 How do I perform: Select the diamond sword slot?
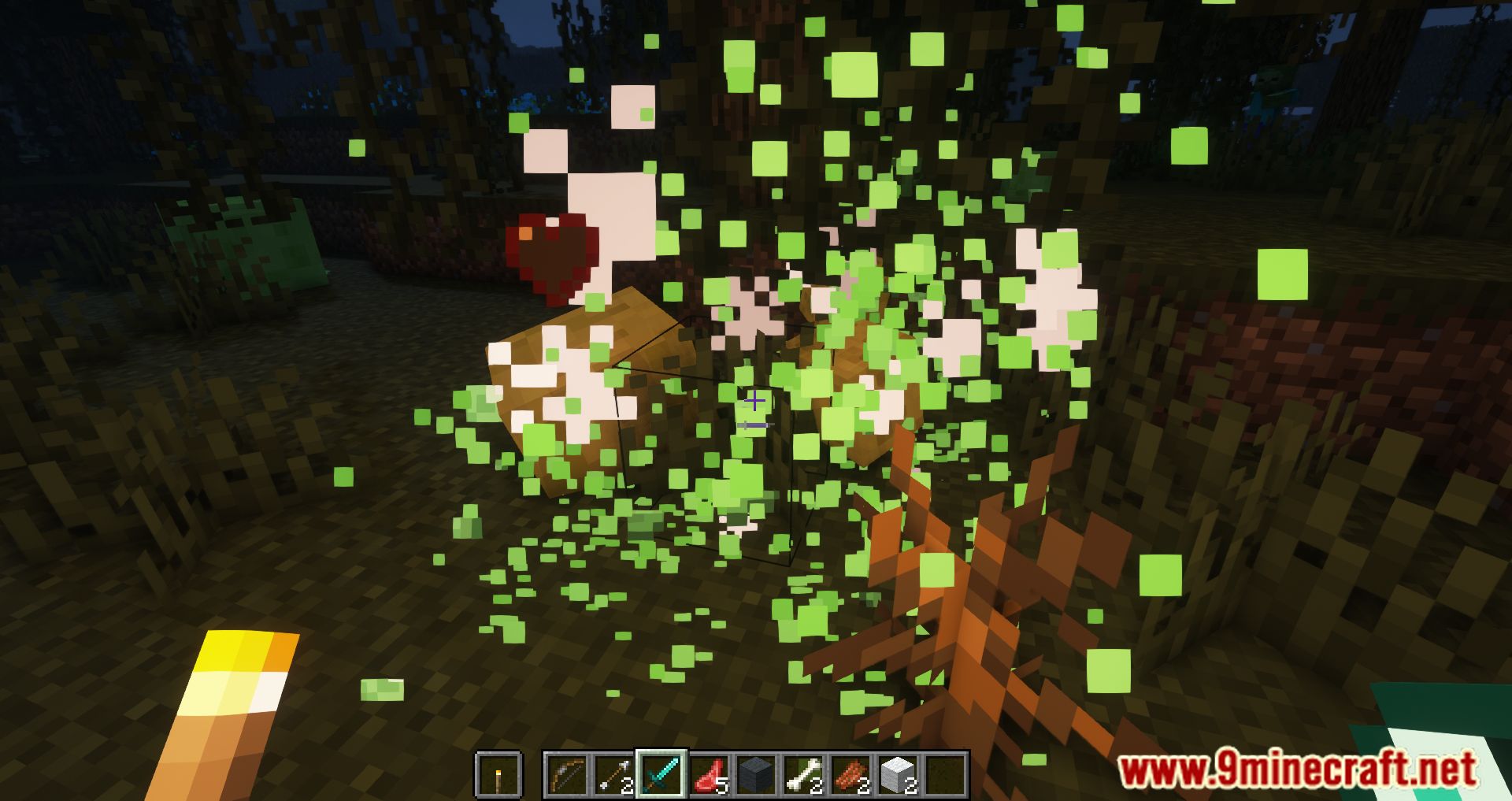pyautogui.click(x=661, y=775)
